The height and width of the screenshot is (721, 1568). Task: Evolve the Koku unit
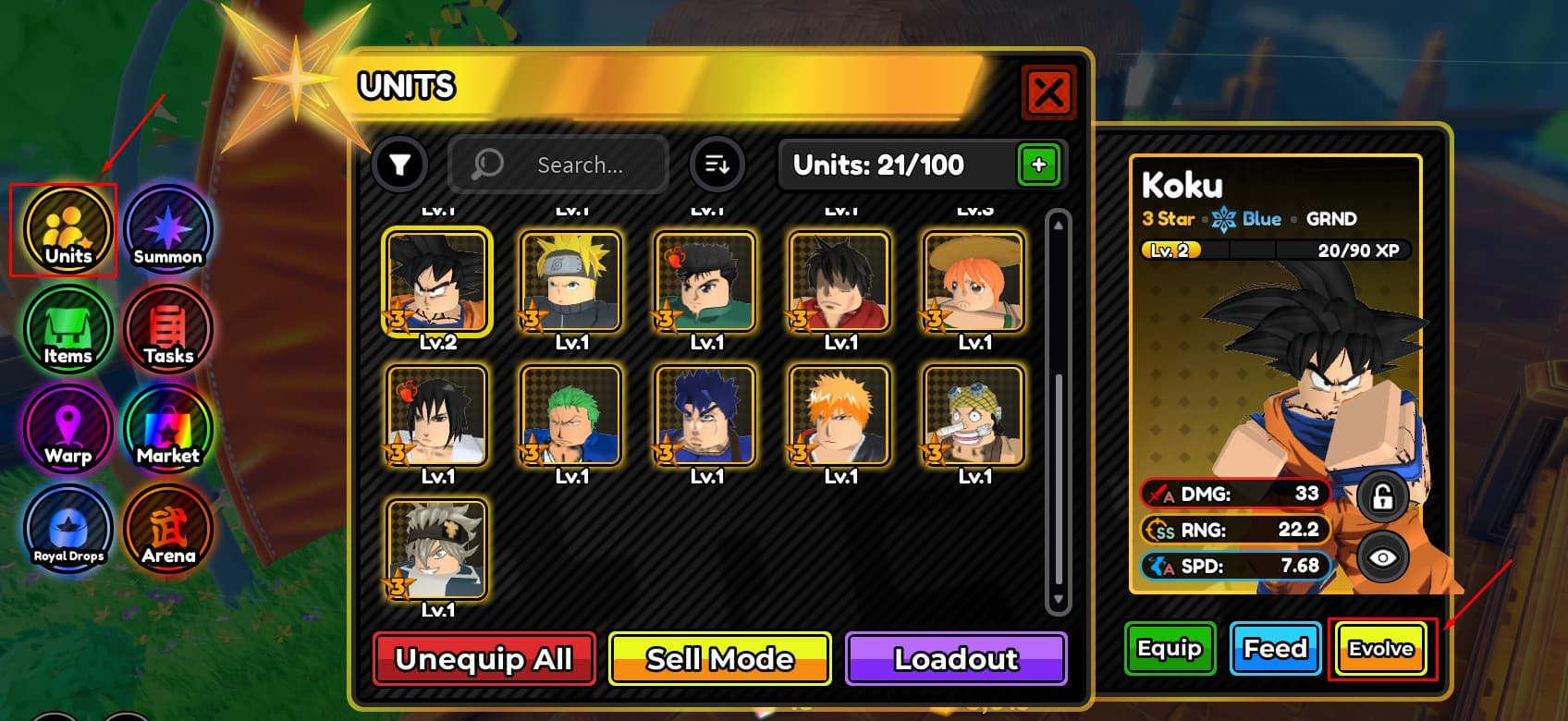point(1381,649)
